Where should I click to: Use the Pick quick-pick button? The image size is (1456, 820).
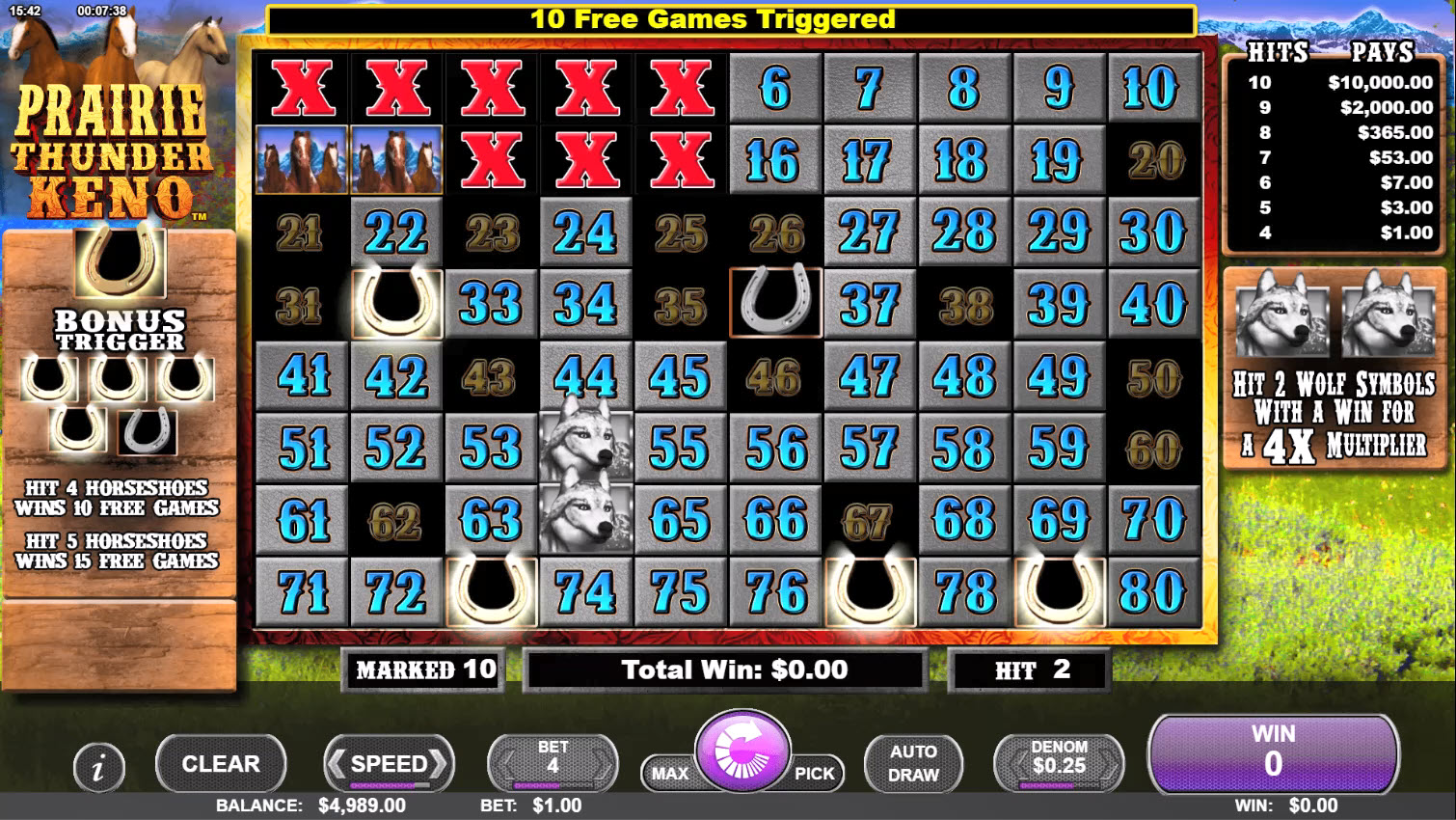pos(815,774)
